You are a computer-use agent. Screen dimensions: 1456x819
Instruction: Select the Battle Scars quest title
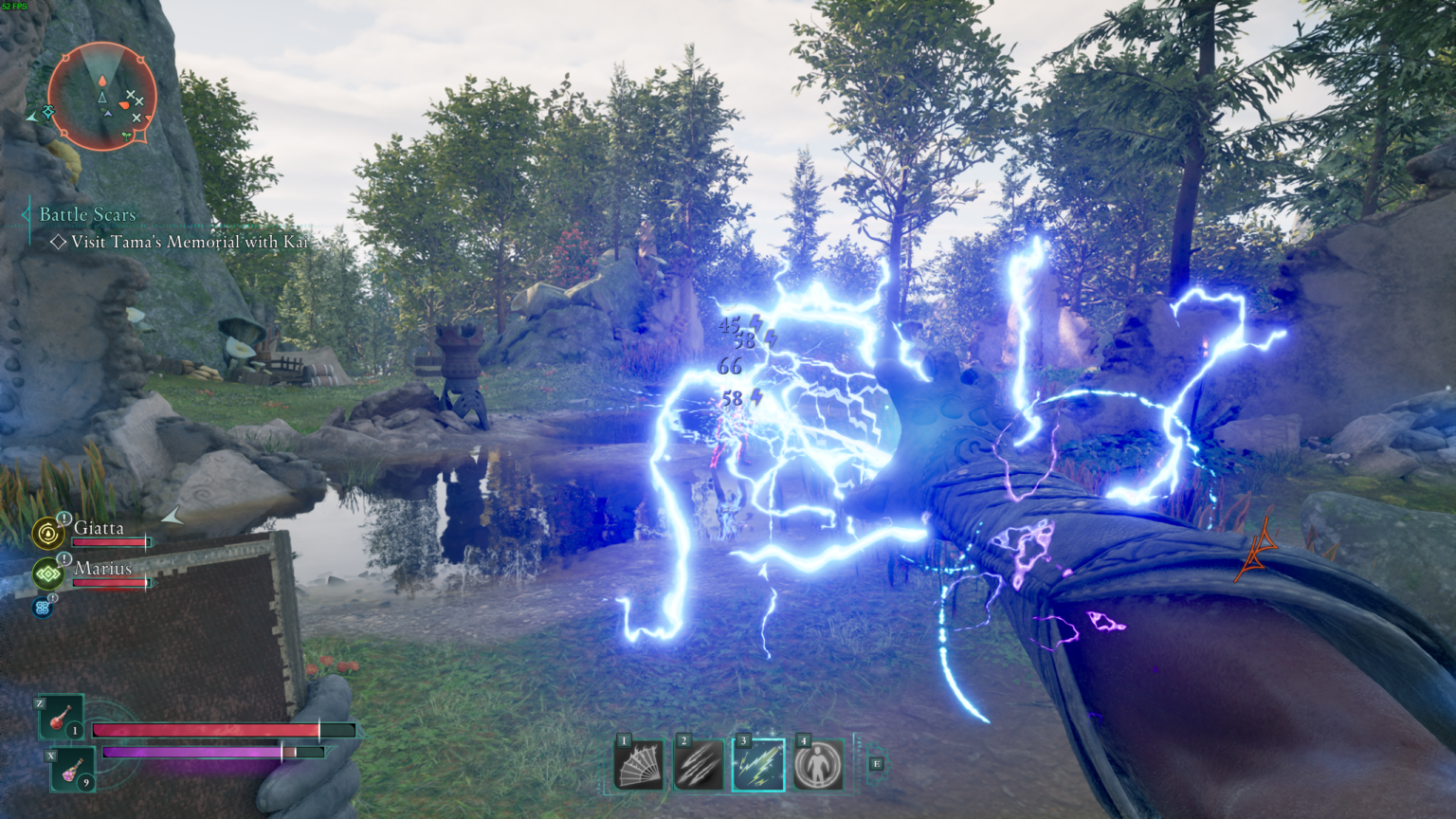click(x=86, y=215)
